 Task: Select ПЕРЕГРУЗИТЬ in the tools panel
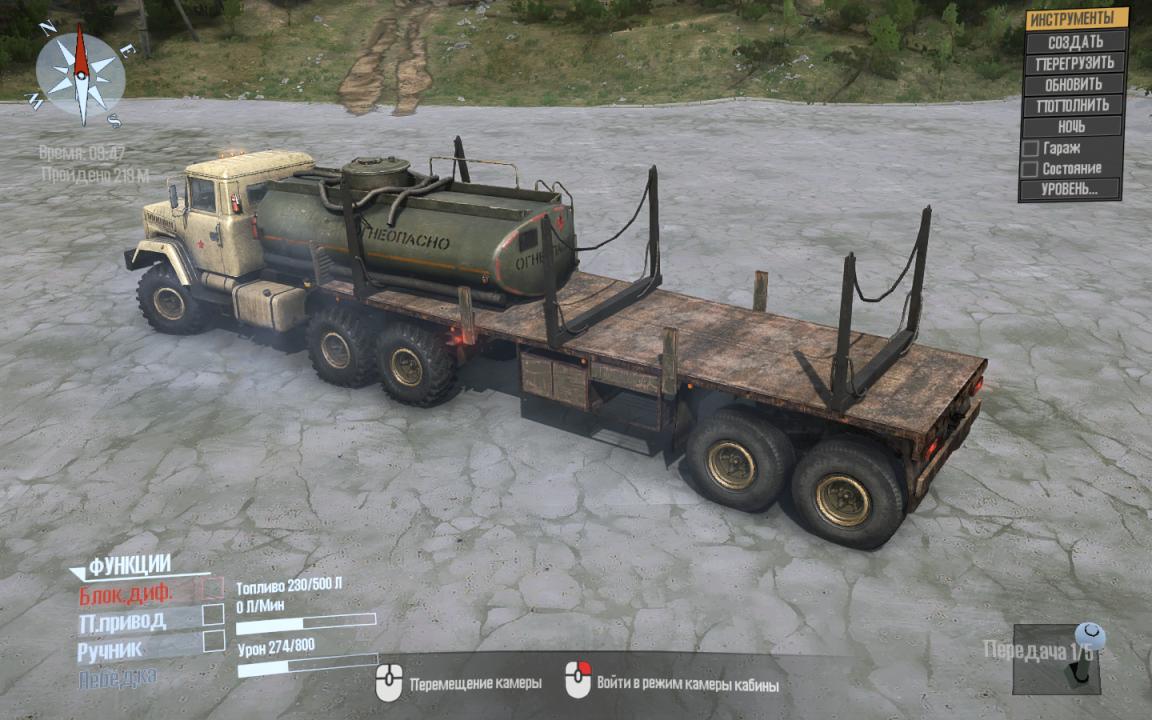tap(1075, 63)
